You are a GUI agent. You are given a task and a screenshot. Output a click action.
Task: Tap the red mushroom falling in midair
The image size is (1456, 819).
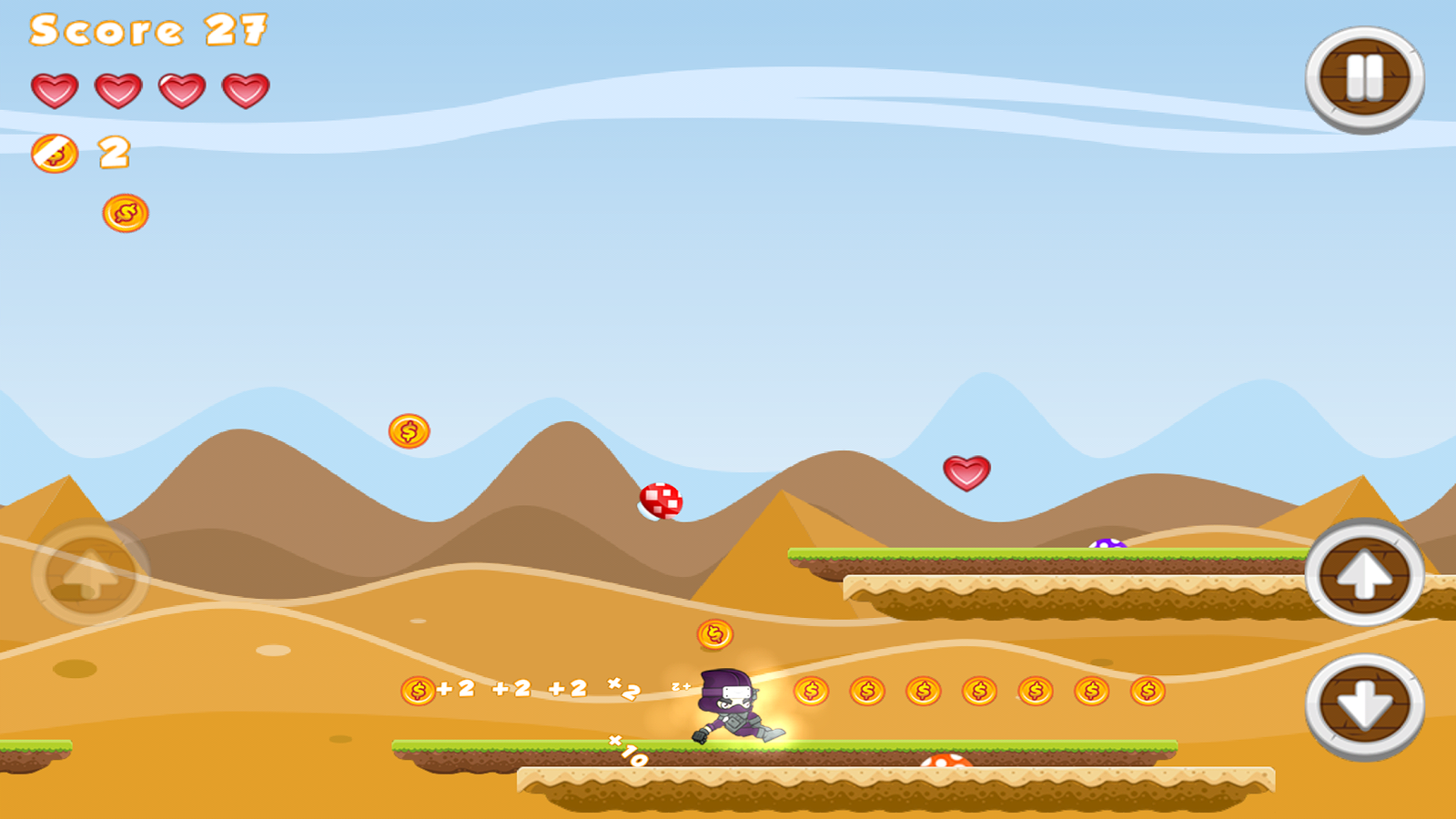pos(662,499)
